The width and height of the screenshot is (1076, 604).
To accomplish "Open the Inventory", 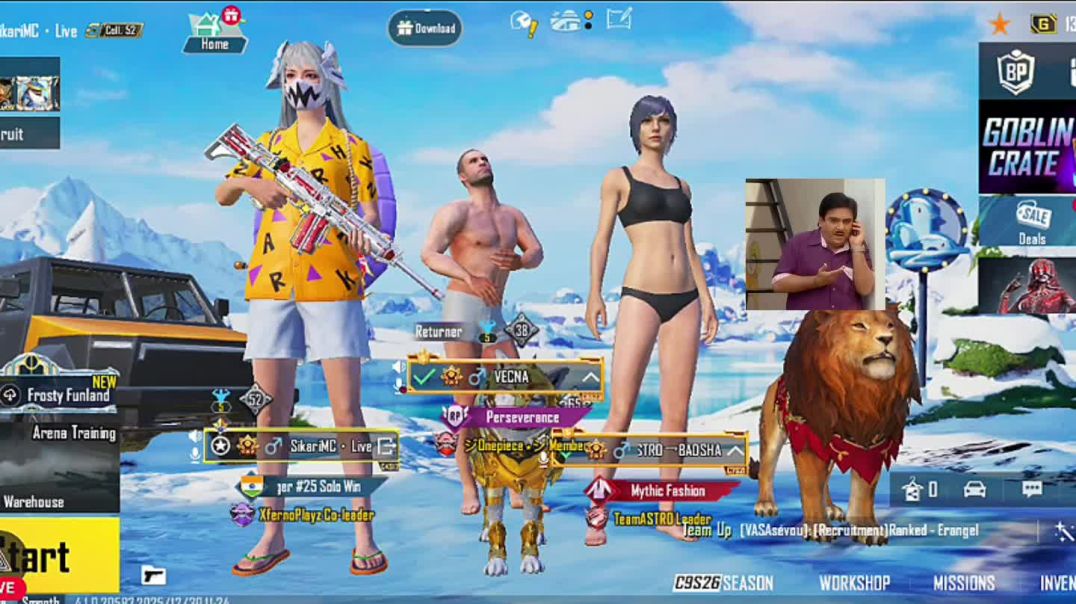I will point(1056,583).
